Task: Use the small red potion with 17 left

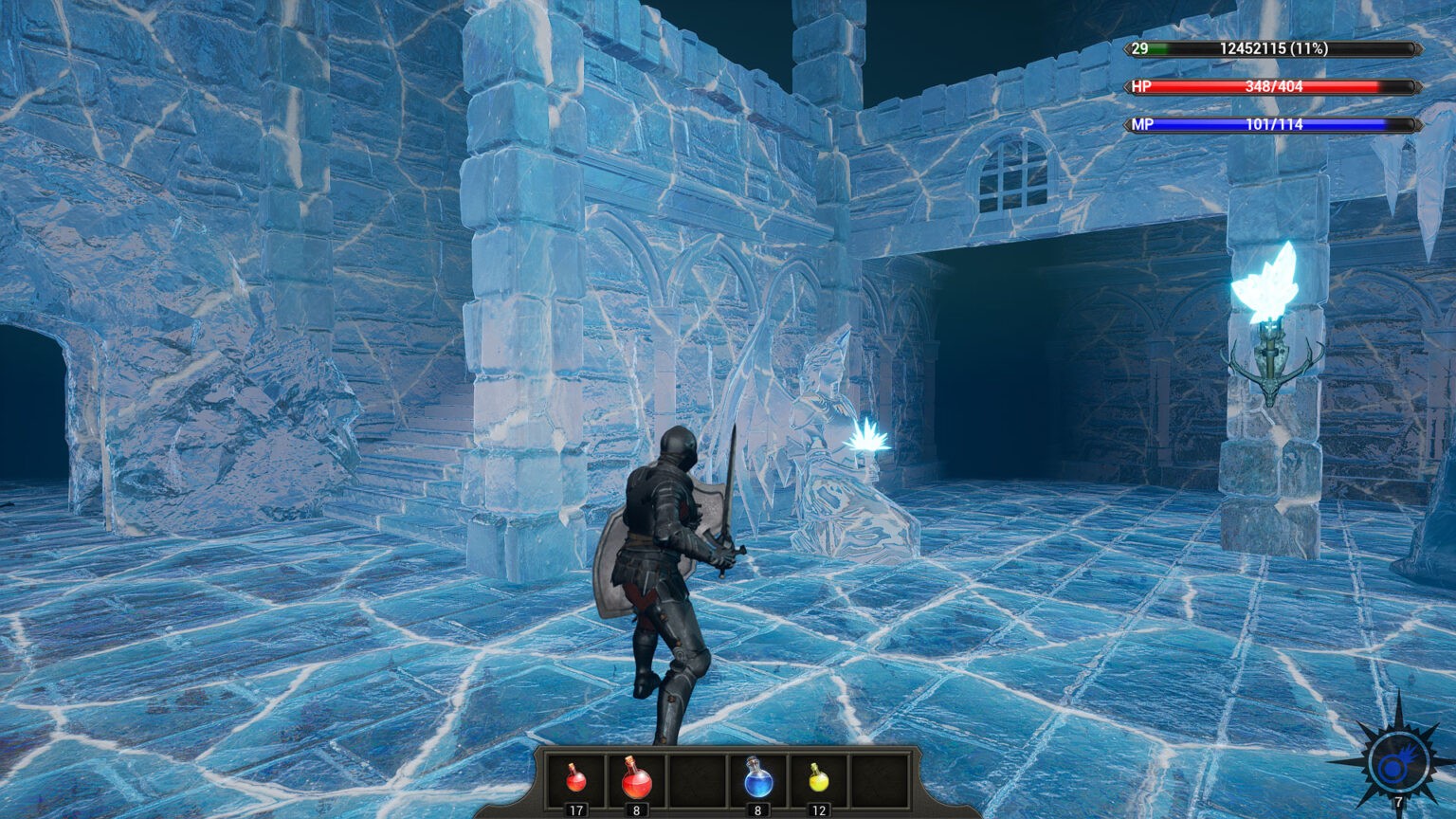Action: pos(575,780)
